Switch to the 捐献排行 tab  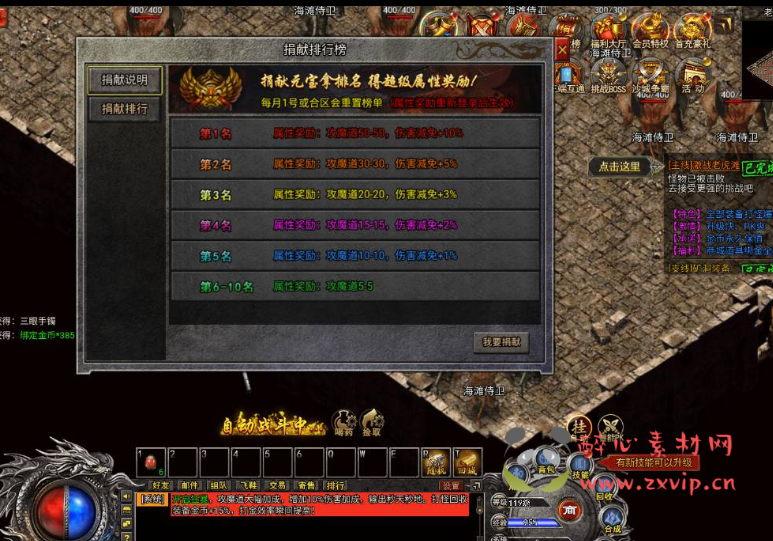click(x=124, y=109)
